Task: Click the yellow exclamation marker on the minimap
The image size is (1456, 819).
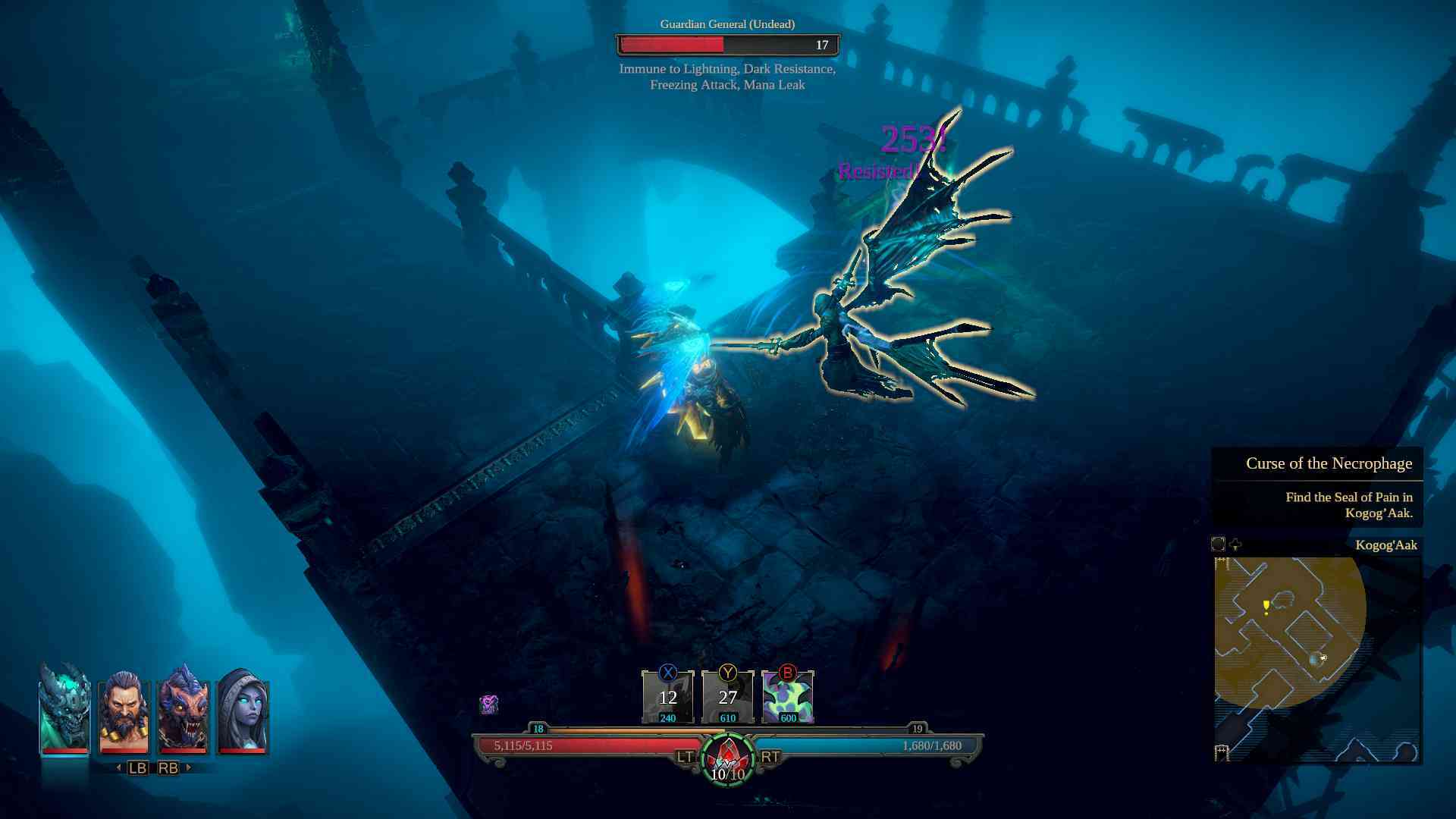Action: click(1266, 607)
